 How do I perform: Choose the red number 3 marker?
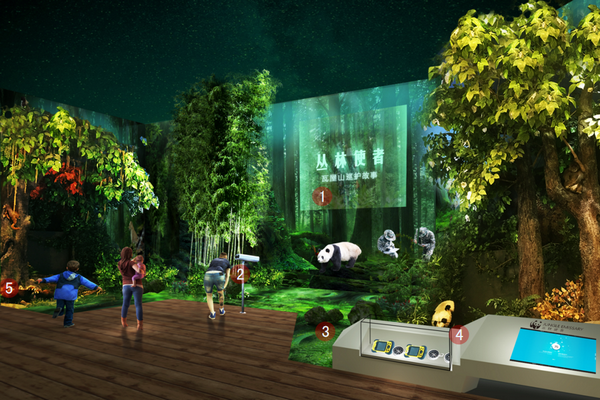[x=325, y=331]
